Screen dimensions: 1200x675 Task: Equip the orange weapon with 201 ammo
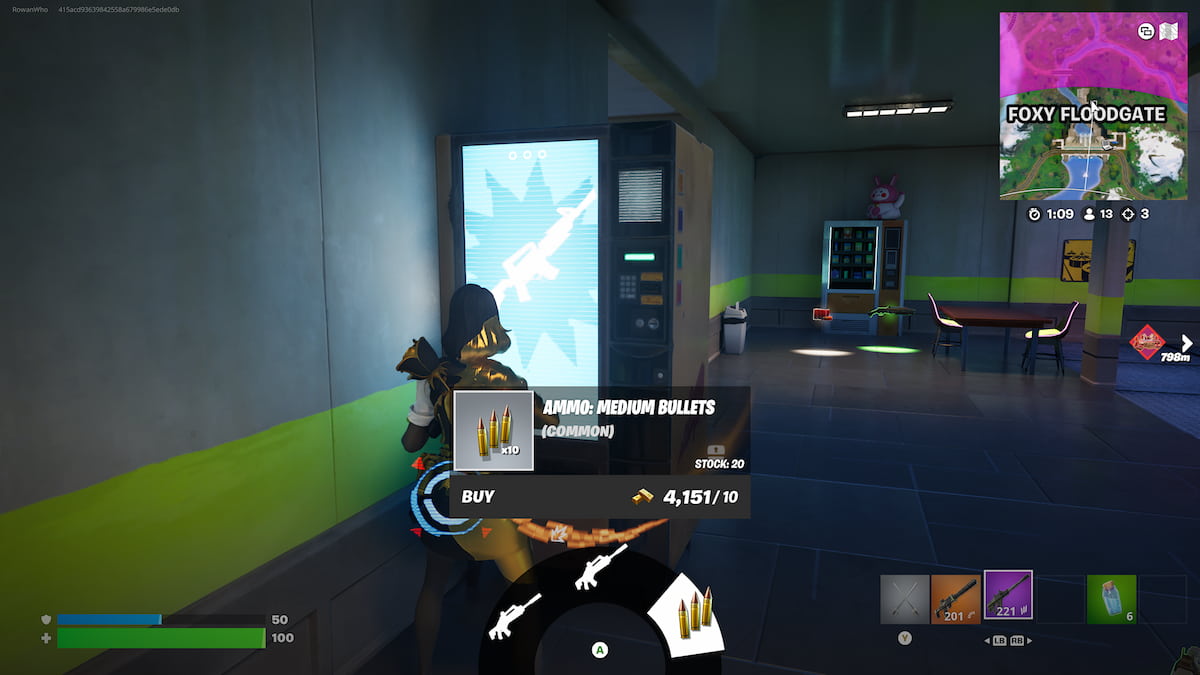[955, 599]
